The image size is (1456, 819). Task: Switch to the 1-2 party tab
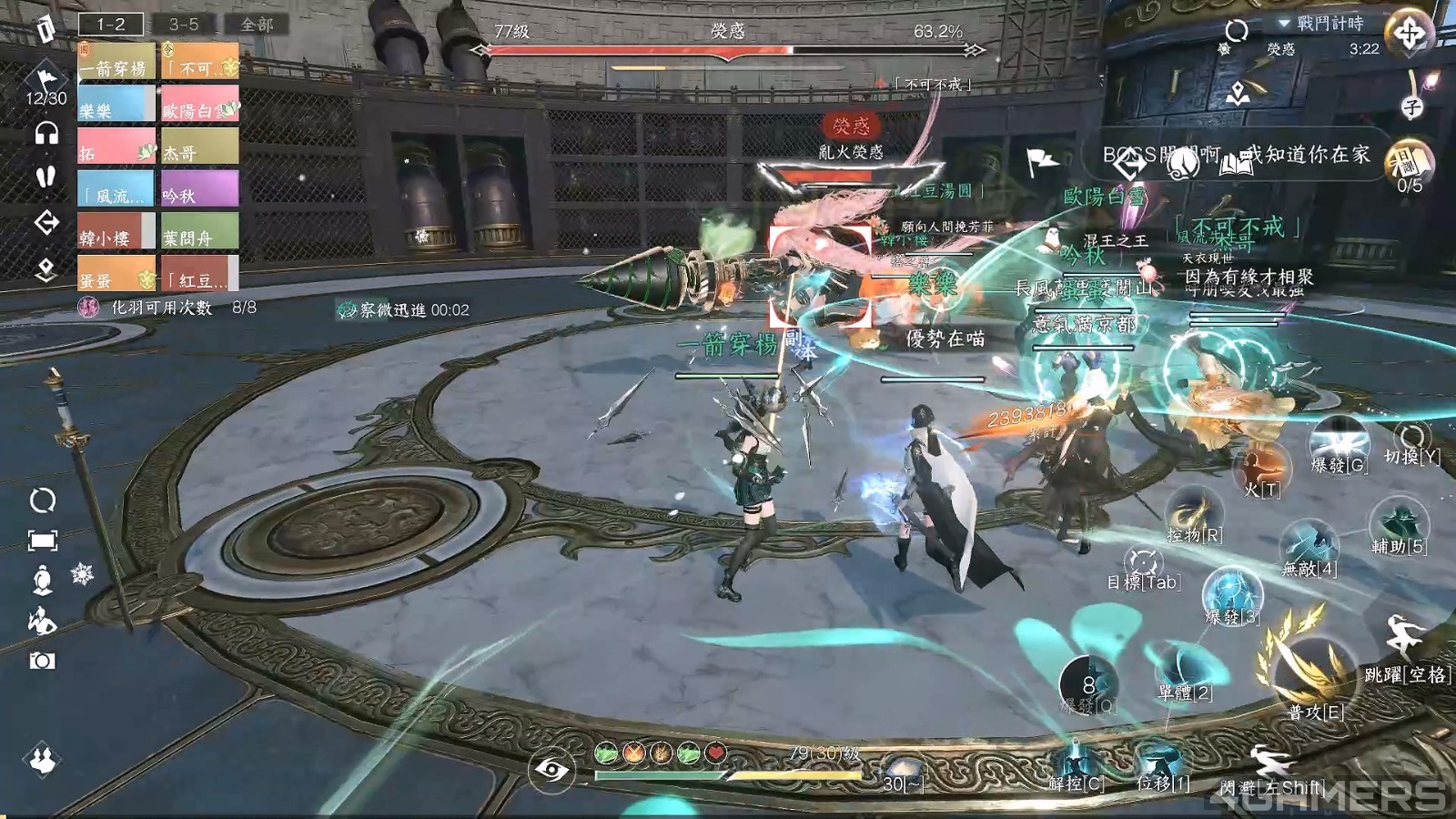pyautogui.click(x=111, y=25)
